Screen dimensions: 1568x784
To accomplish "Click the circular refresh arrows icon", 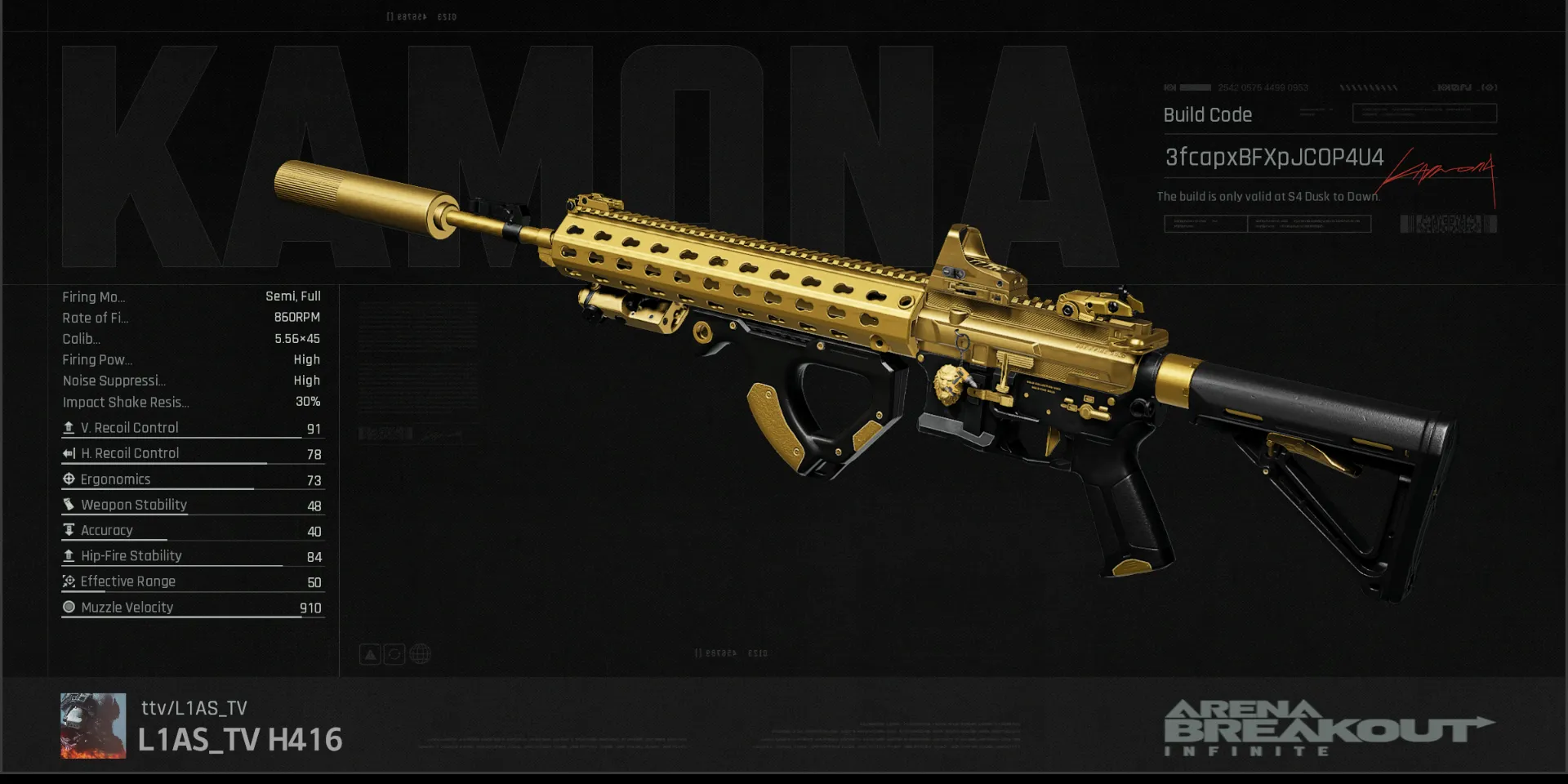I will (x=394, y=654).
